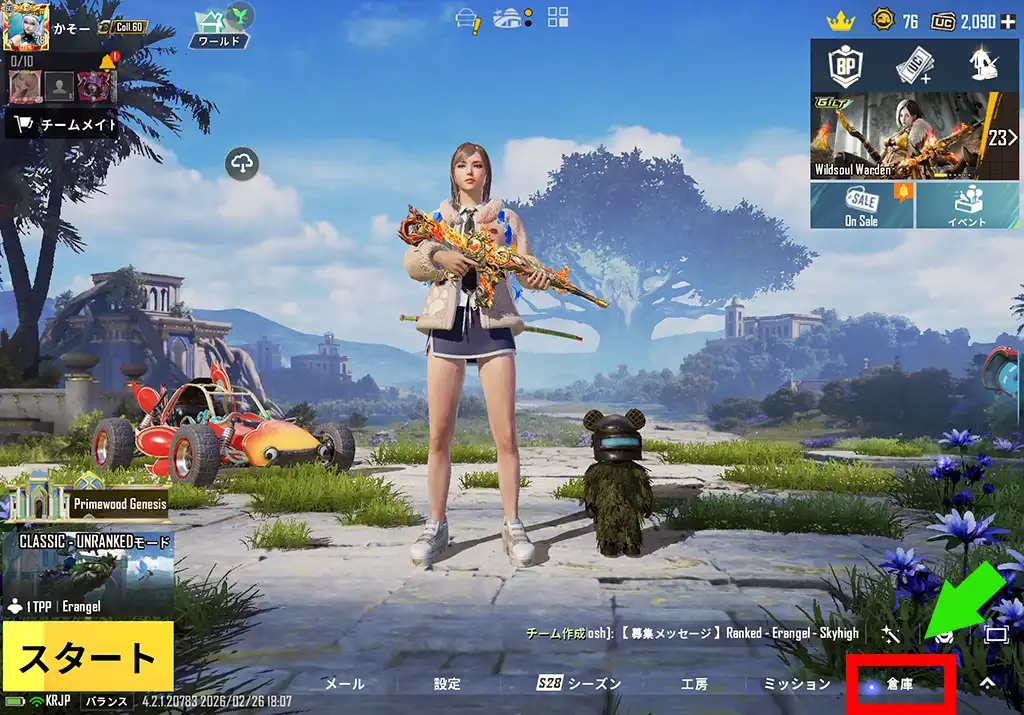Open the 工房 workshop menu
Viewport: 1024px width, 715px height.
tap(694, 684)
